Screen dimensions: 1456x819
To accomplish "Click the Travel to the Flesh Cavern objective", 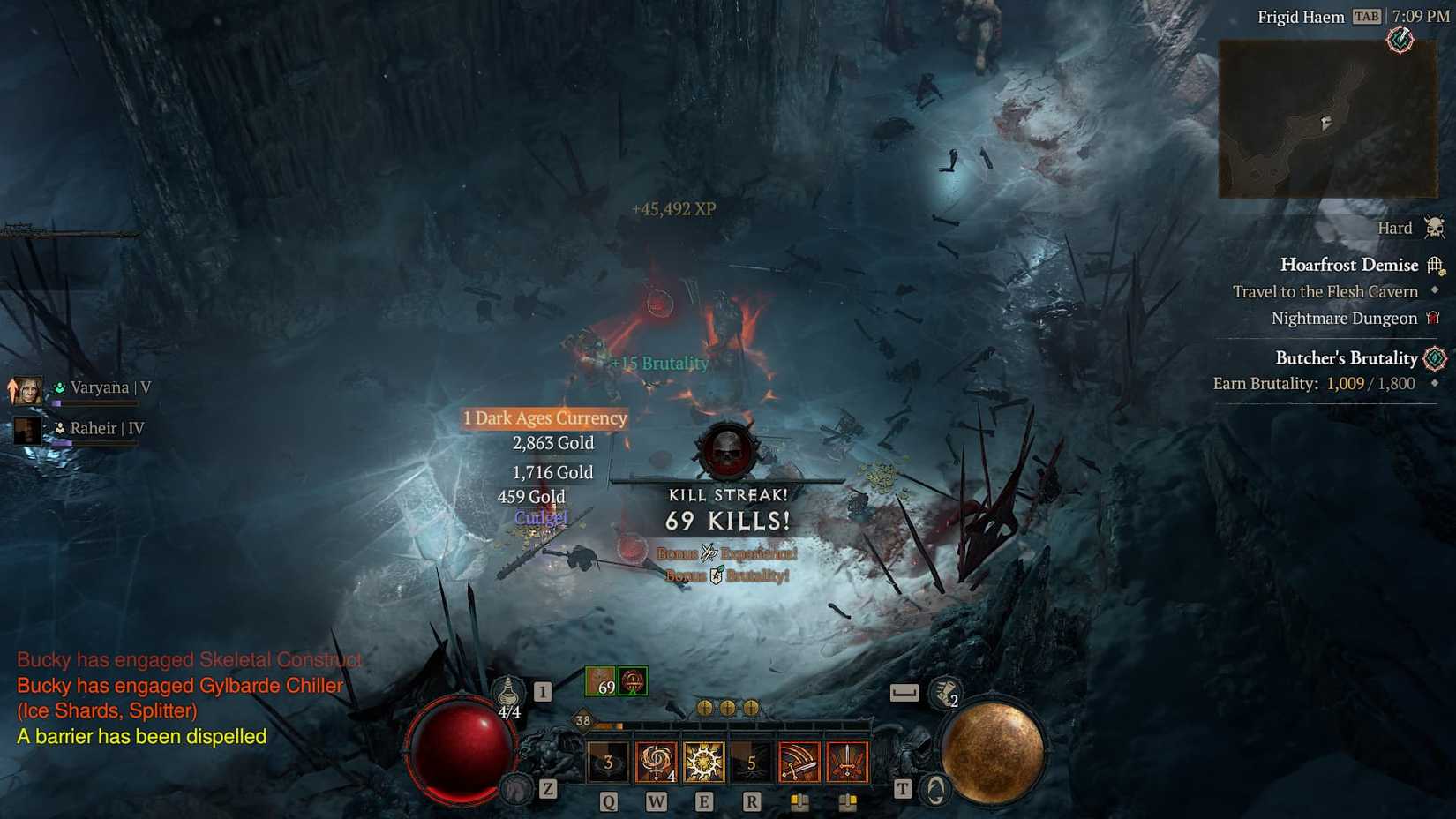I will tap(1325, 291).
